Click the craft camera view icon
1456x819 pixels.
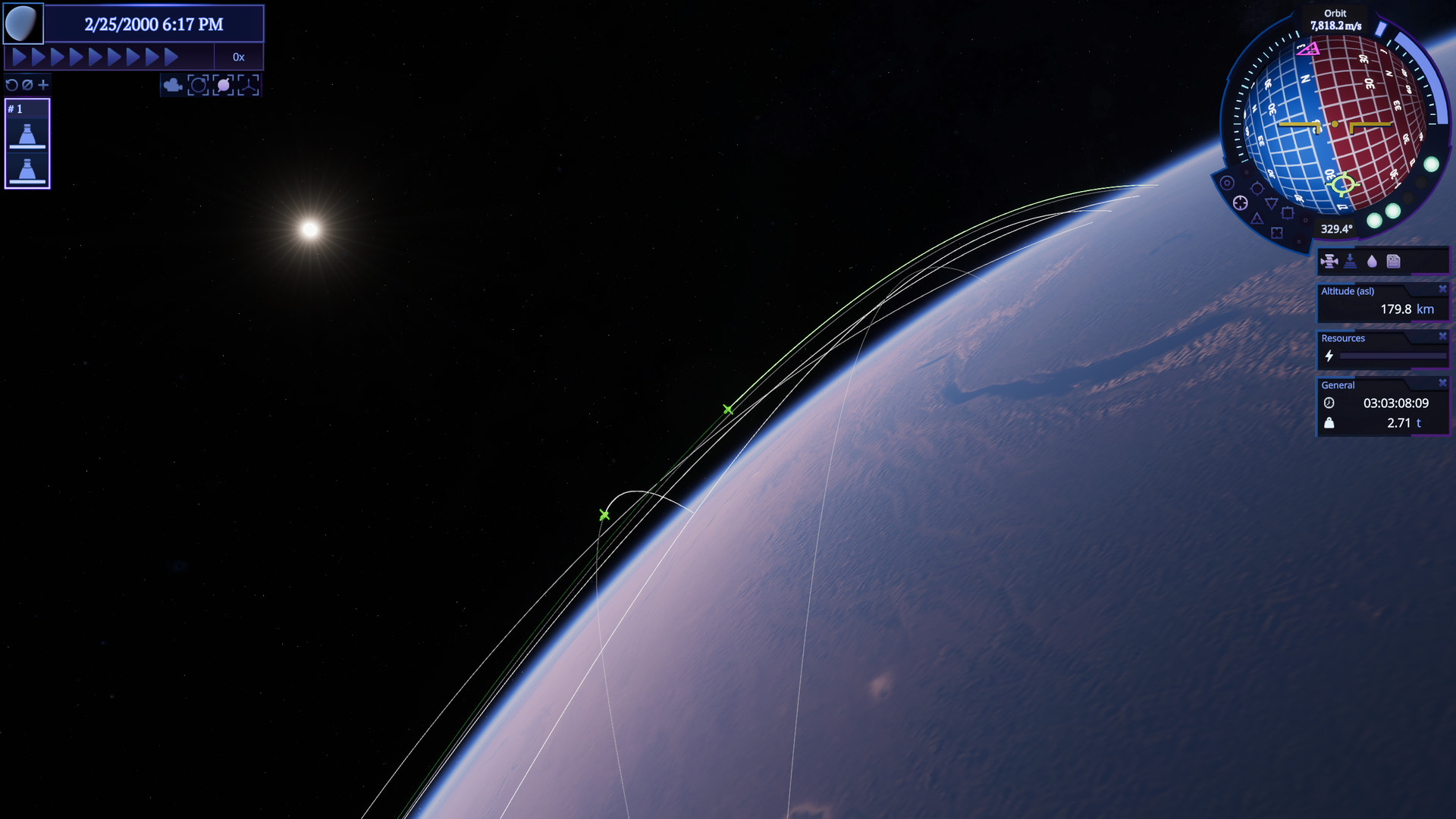[x=248, y=86]
